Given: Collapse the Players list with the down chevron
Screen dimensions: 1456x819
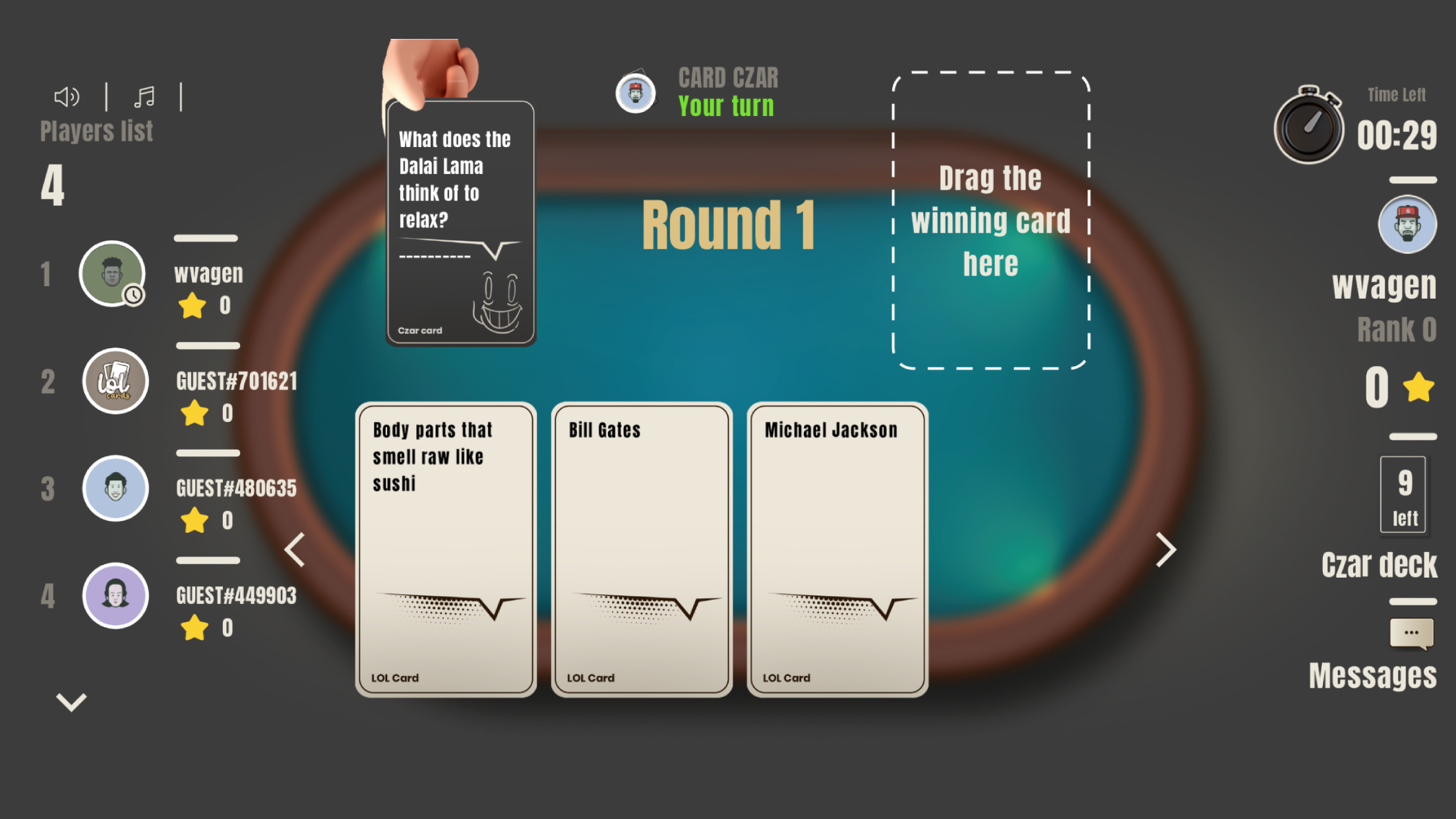Looking at the screenshot, I should pos(71,701).
